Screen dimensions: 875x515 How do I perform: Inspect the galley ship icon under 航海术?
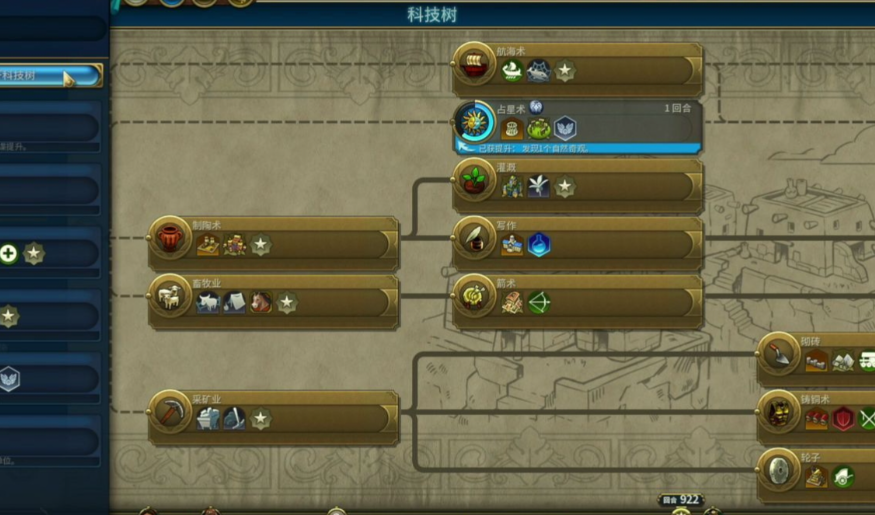513,72
